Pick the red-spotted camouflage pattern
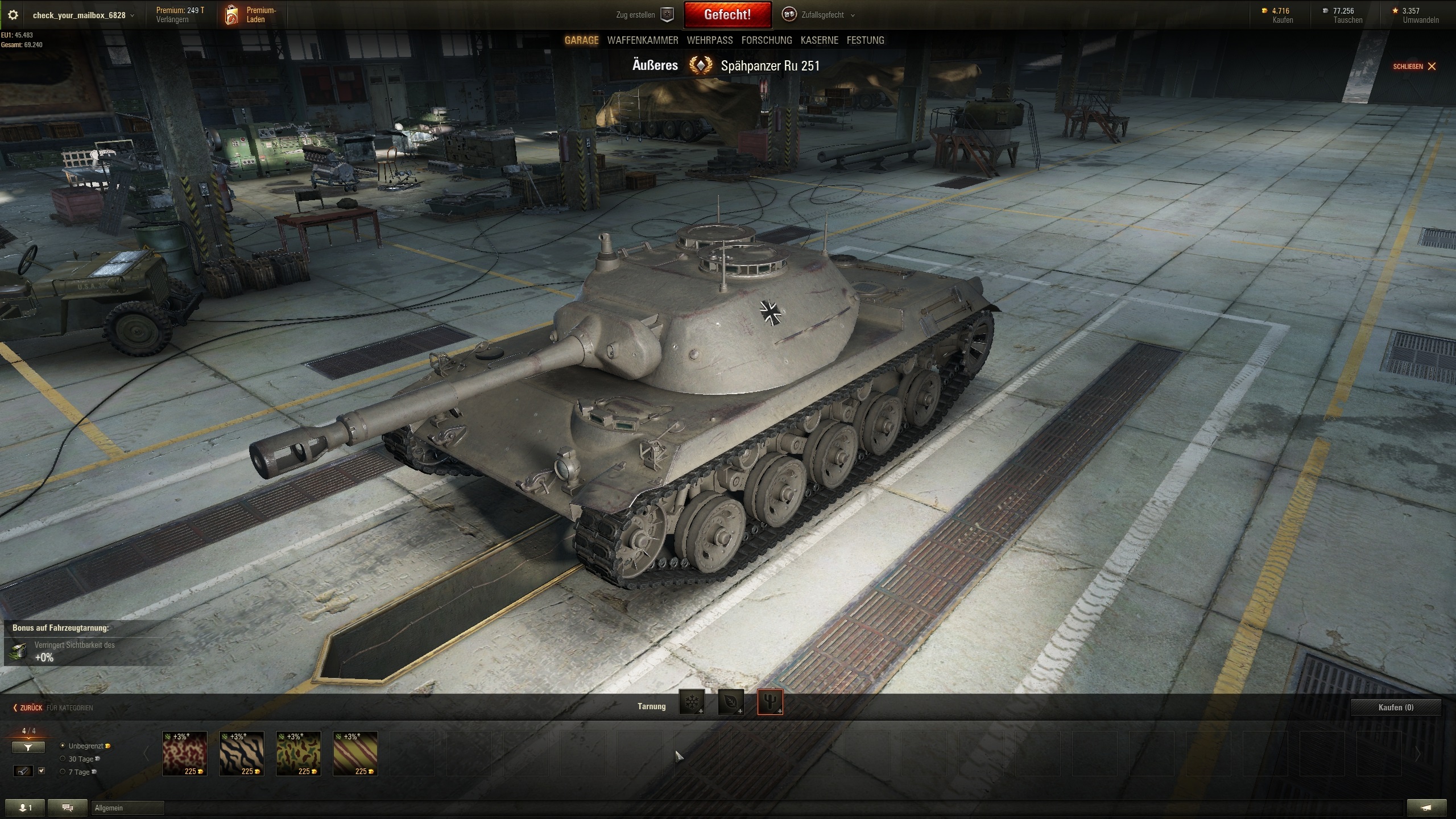This screenshot has height=819, width=1456. (185, 754)
